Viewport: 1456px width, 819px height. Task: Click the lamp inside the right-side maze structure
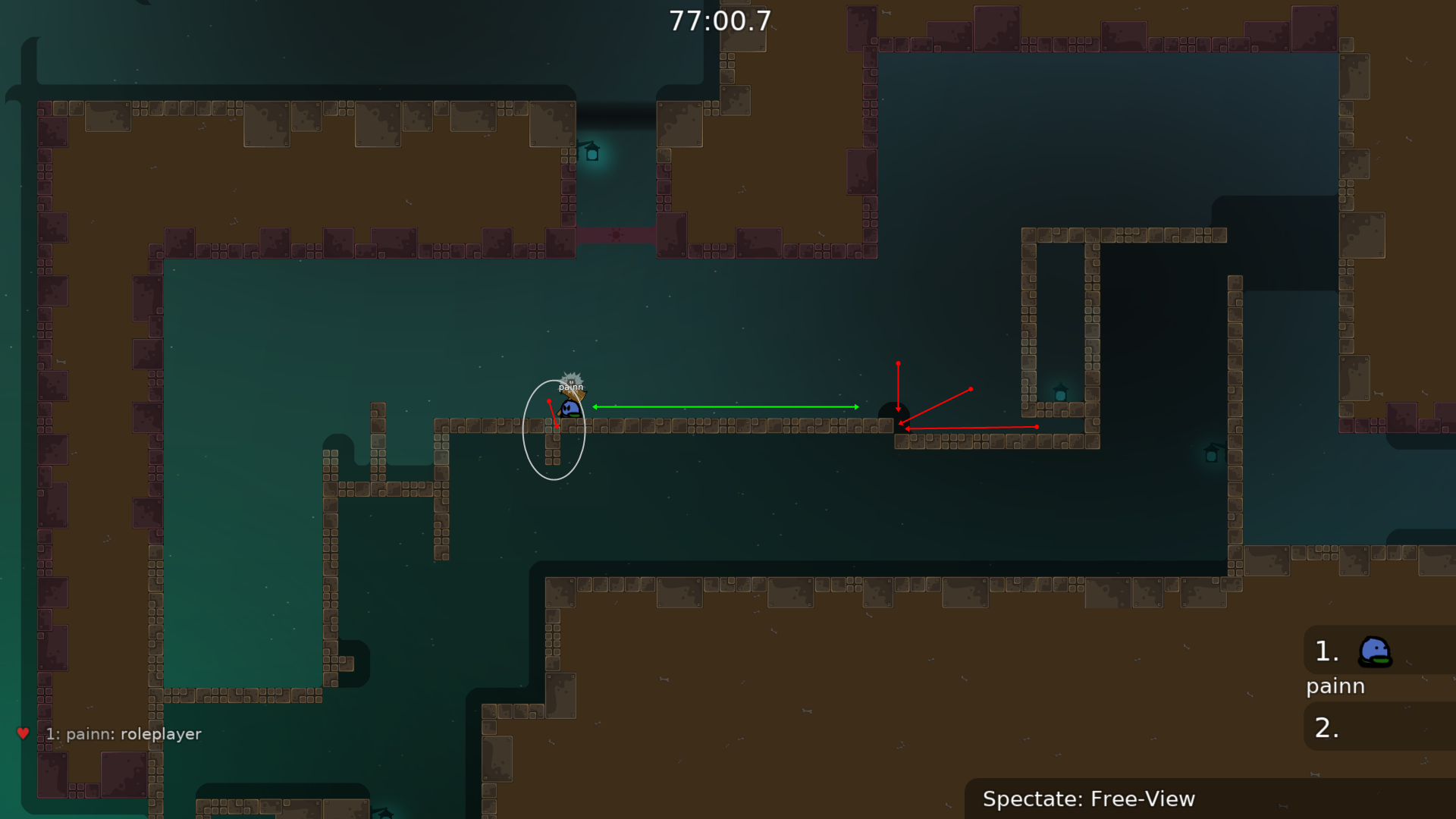pos(1059,393)
